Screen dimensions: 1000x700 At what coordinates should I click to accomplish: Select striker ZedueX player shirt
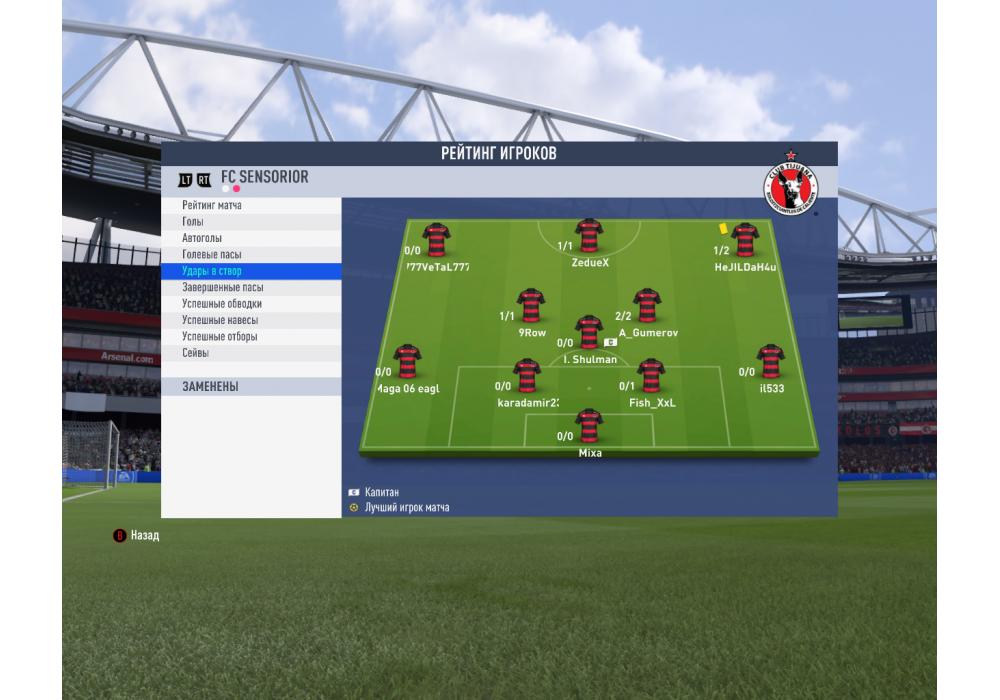click(x=589, y=236)
